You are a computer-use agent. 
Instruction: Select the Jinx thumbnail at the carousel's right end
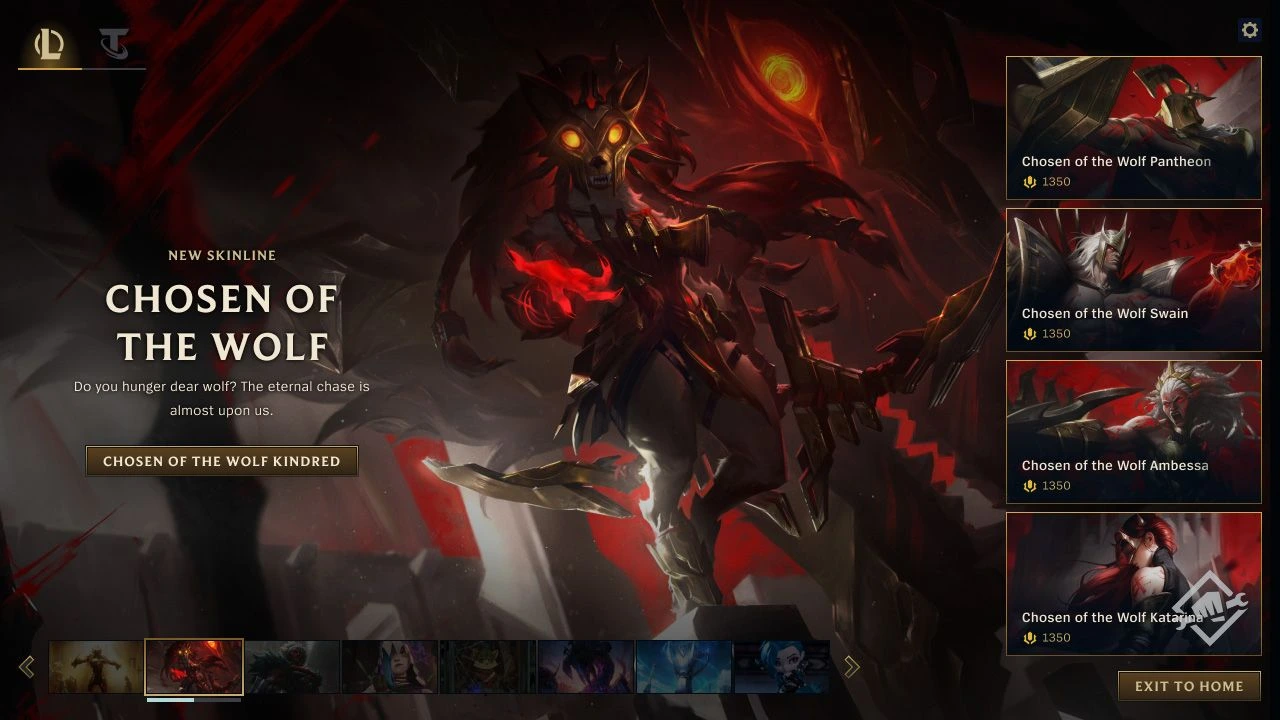tap(782, 666)
